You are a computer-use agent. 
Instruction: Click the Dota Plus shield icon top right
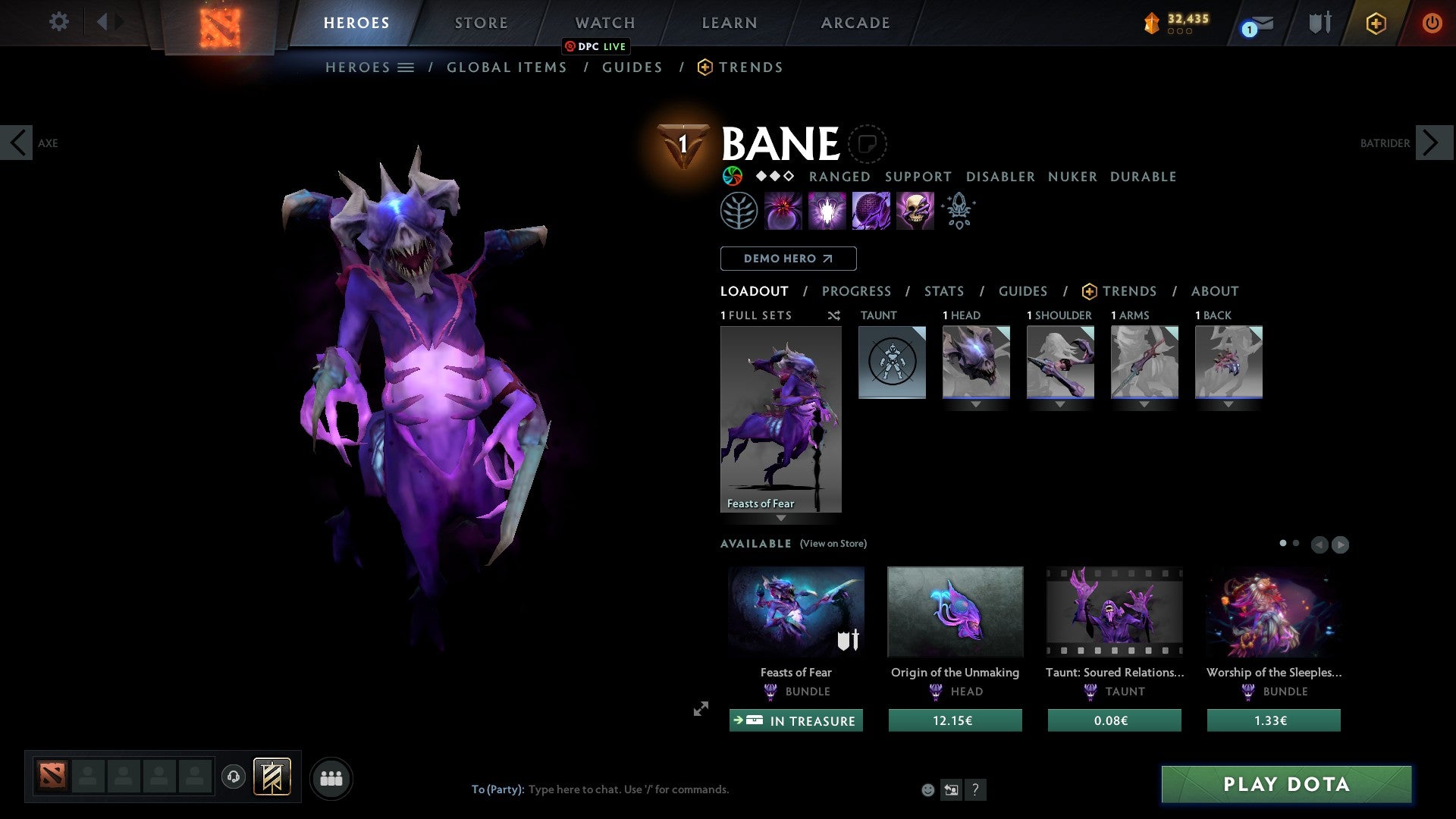[1376, 23]
